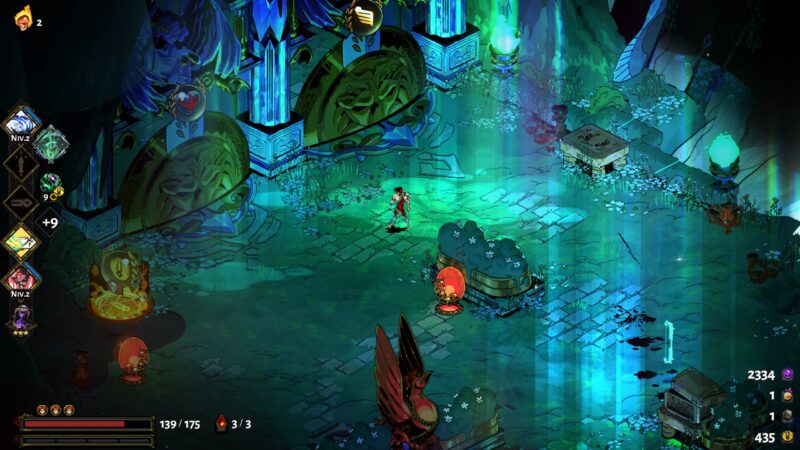Viewport: 800px width, 450px height.
Task: Click the flaming skull icon
Action: (x=22, y=21)
